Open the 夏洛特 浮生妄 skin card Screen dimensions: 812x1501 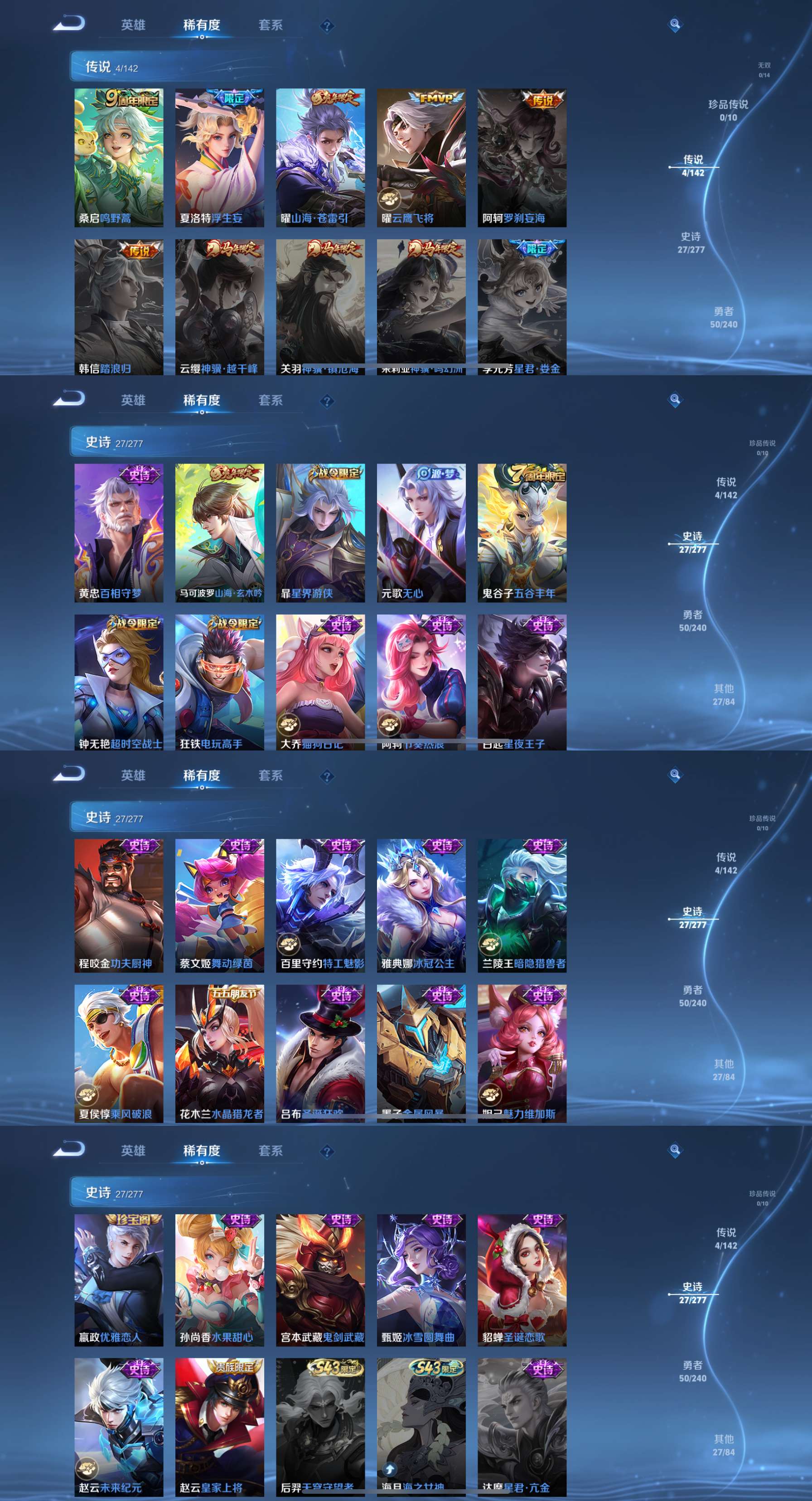click(220, 157)
